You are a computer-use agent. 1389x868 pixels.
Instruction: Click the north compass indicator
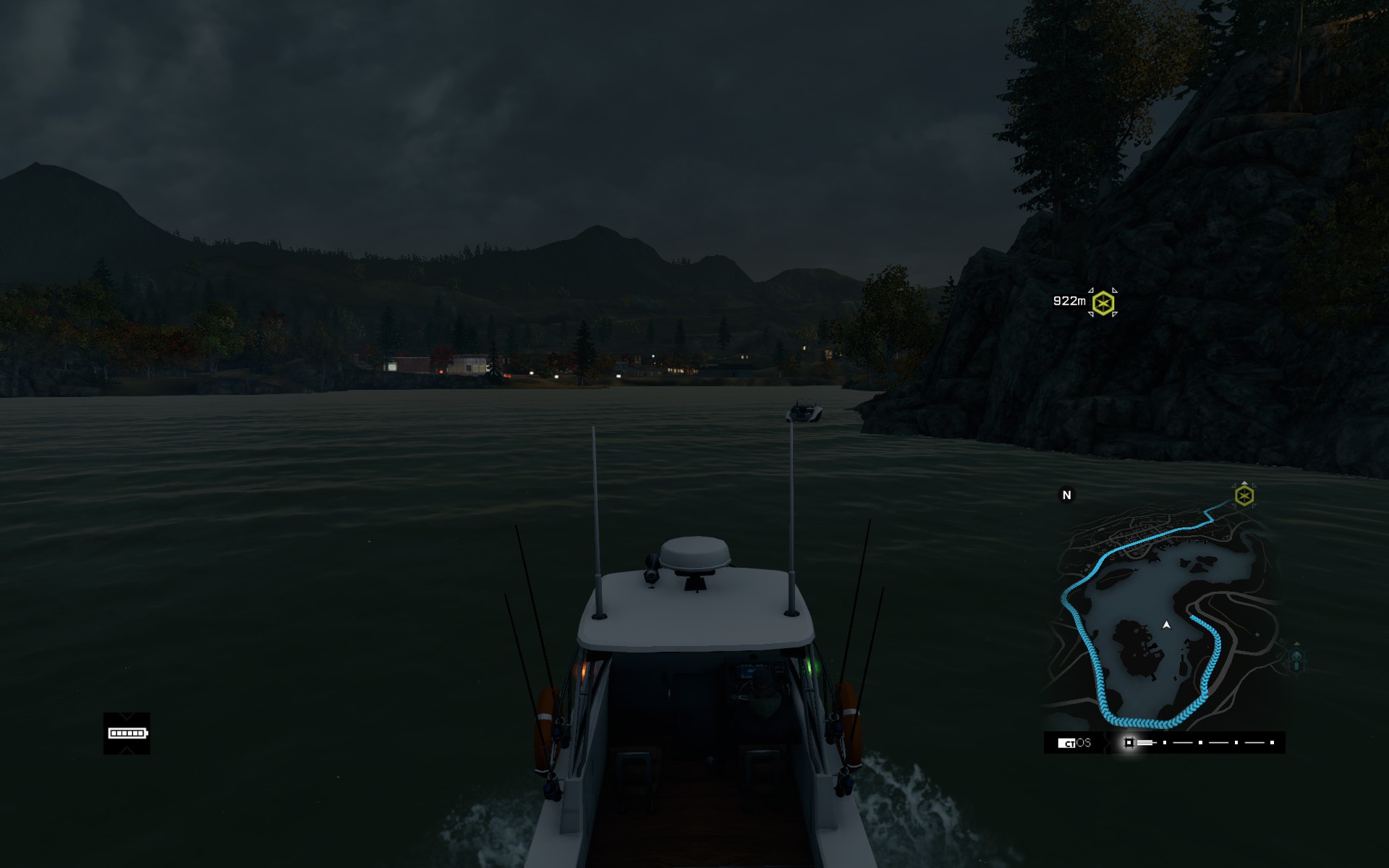(x=1066, y=495)
